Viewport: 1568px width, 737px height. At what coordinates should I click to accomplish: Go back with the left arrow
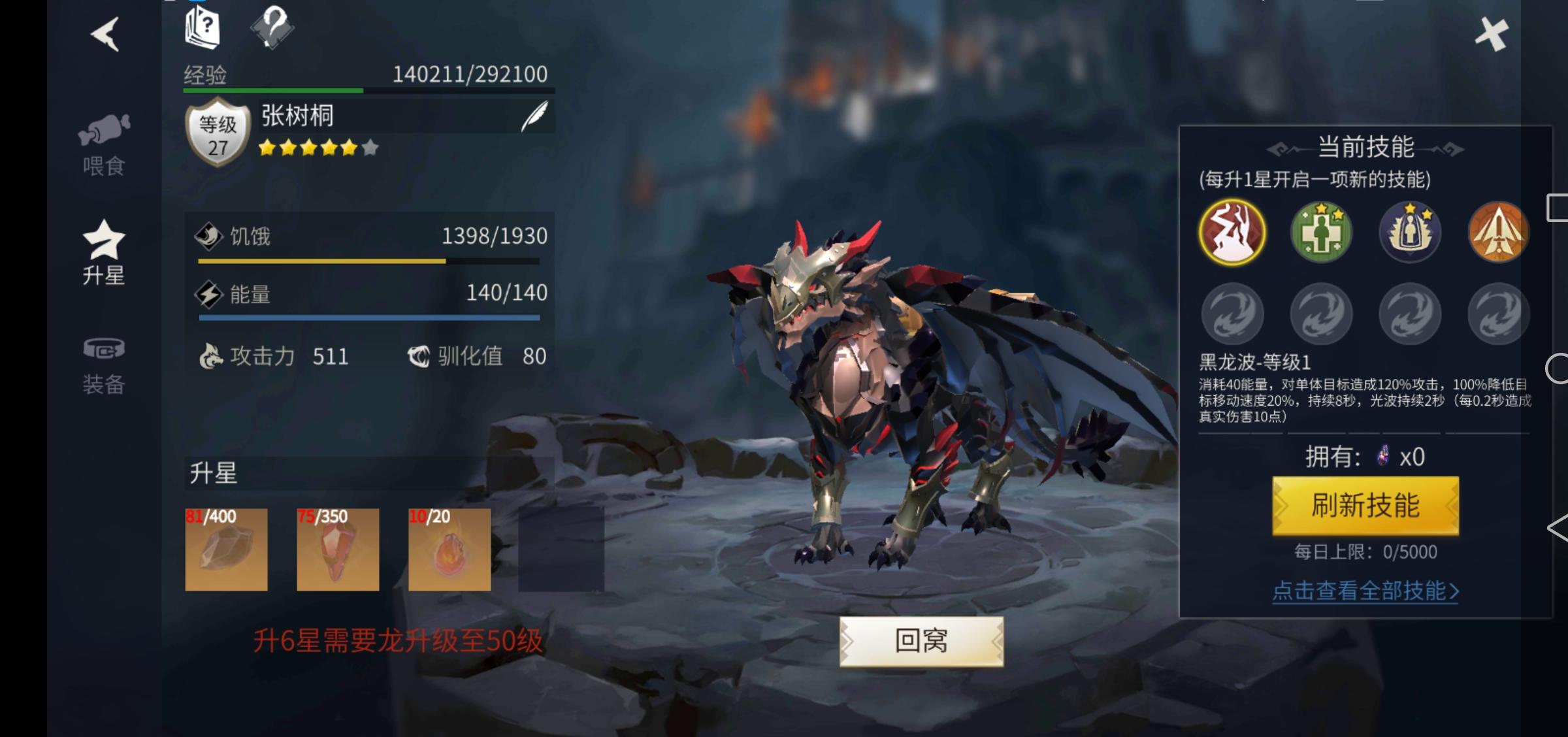tap(105, 34)
